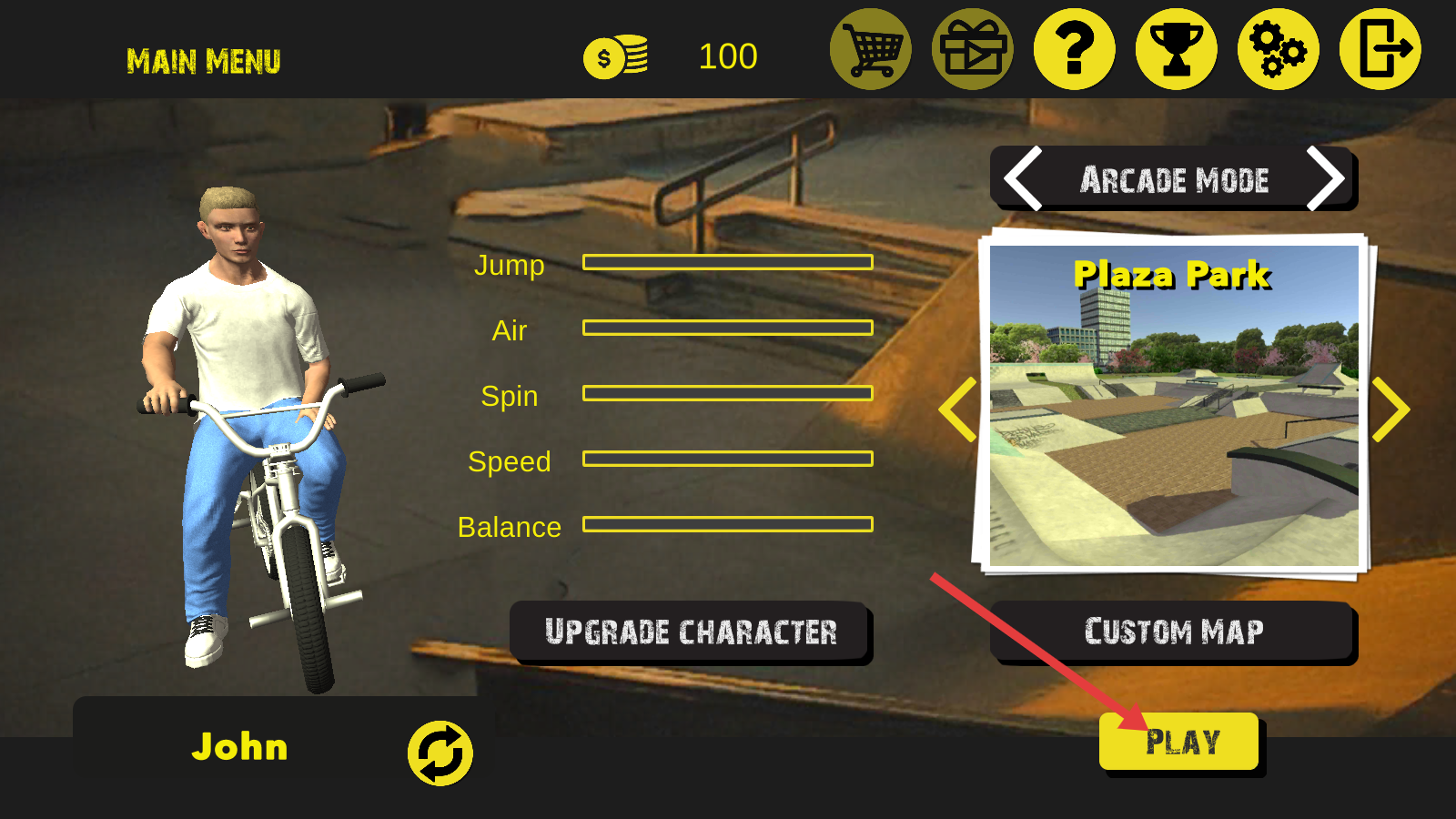Claim the video gift reward
The width and height of the screenshot is (1456, 819).
973,49
